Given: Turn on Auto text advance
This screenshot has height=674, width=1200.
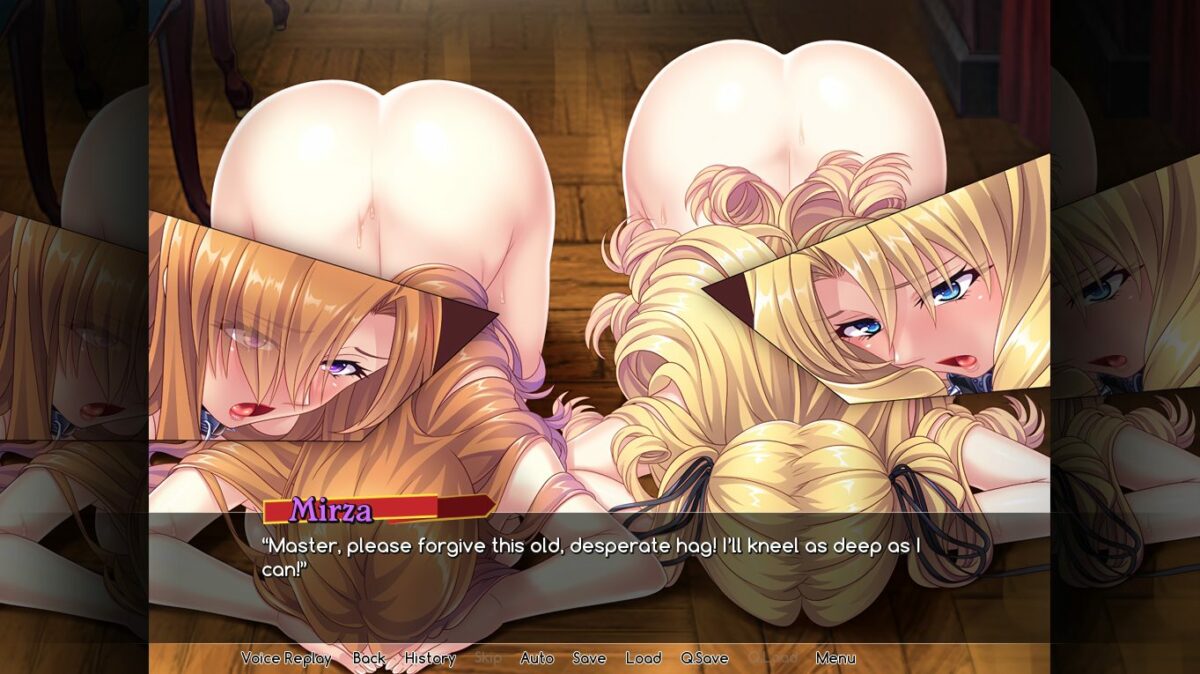Looking at the screenshot, I should pos(537,658).
